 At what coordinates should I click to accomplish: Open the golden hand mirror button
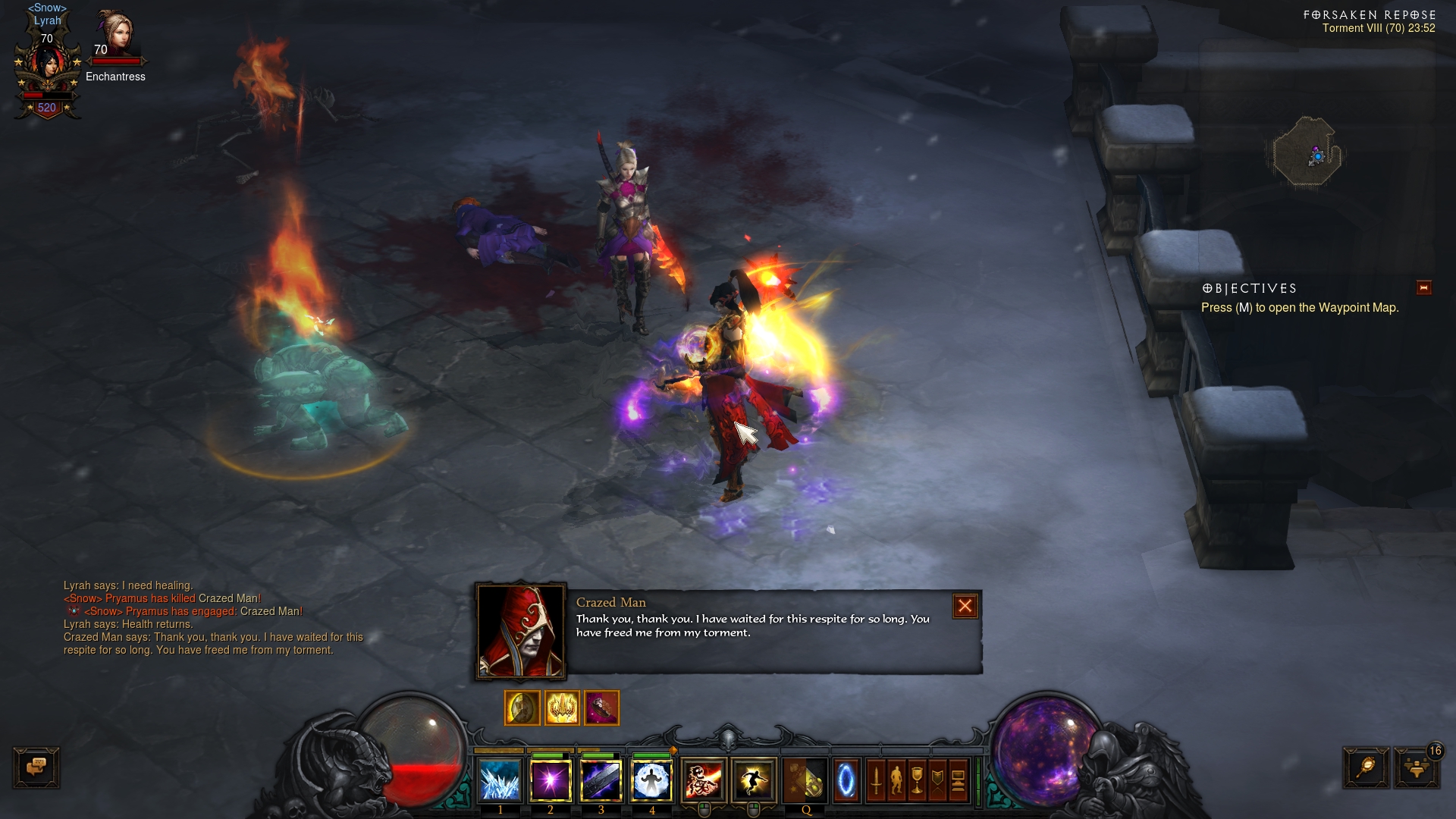(x=1366, y=767)
